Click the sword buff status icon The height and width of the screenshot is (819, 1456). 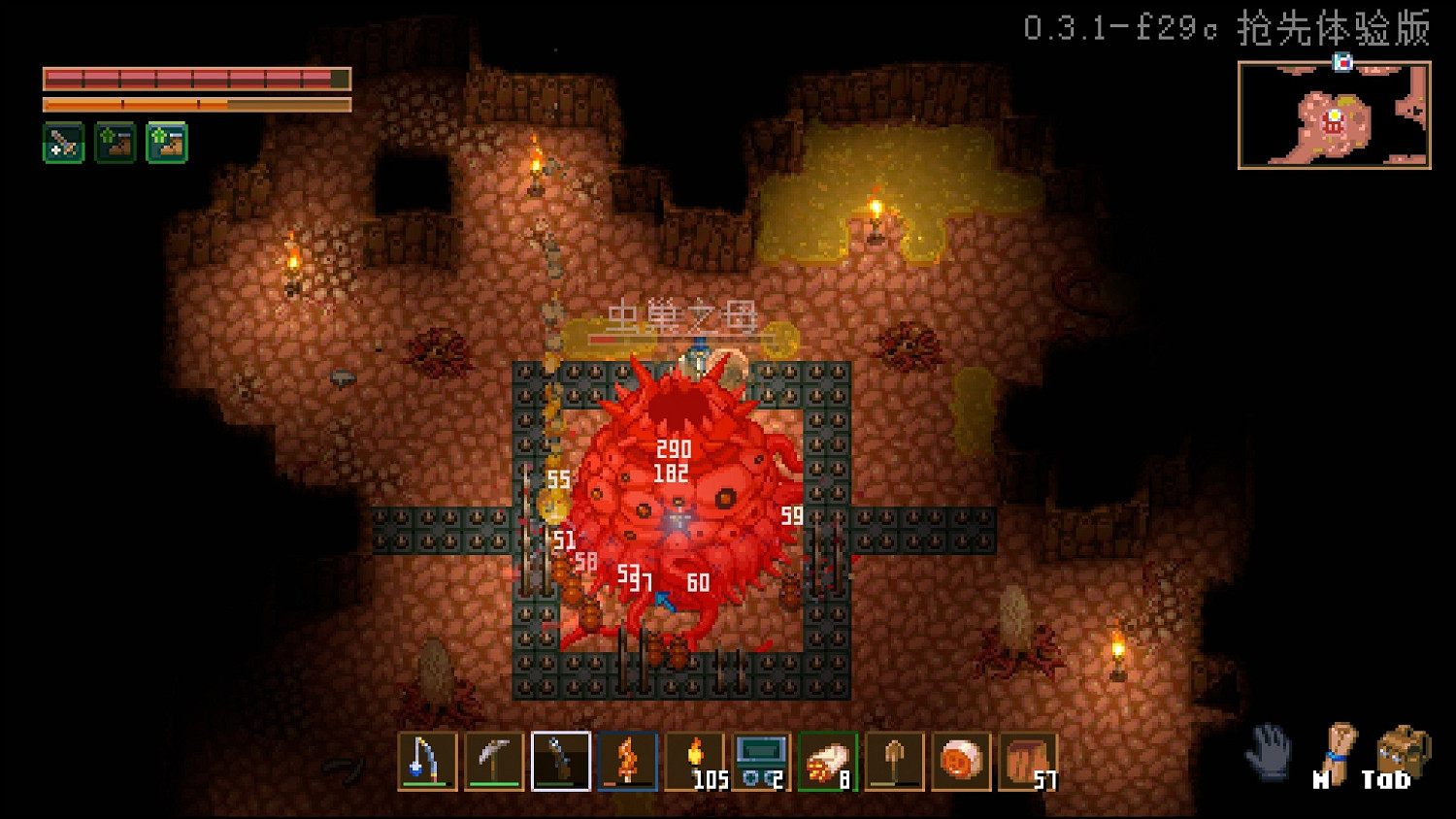coord(64,144)
